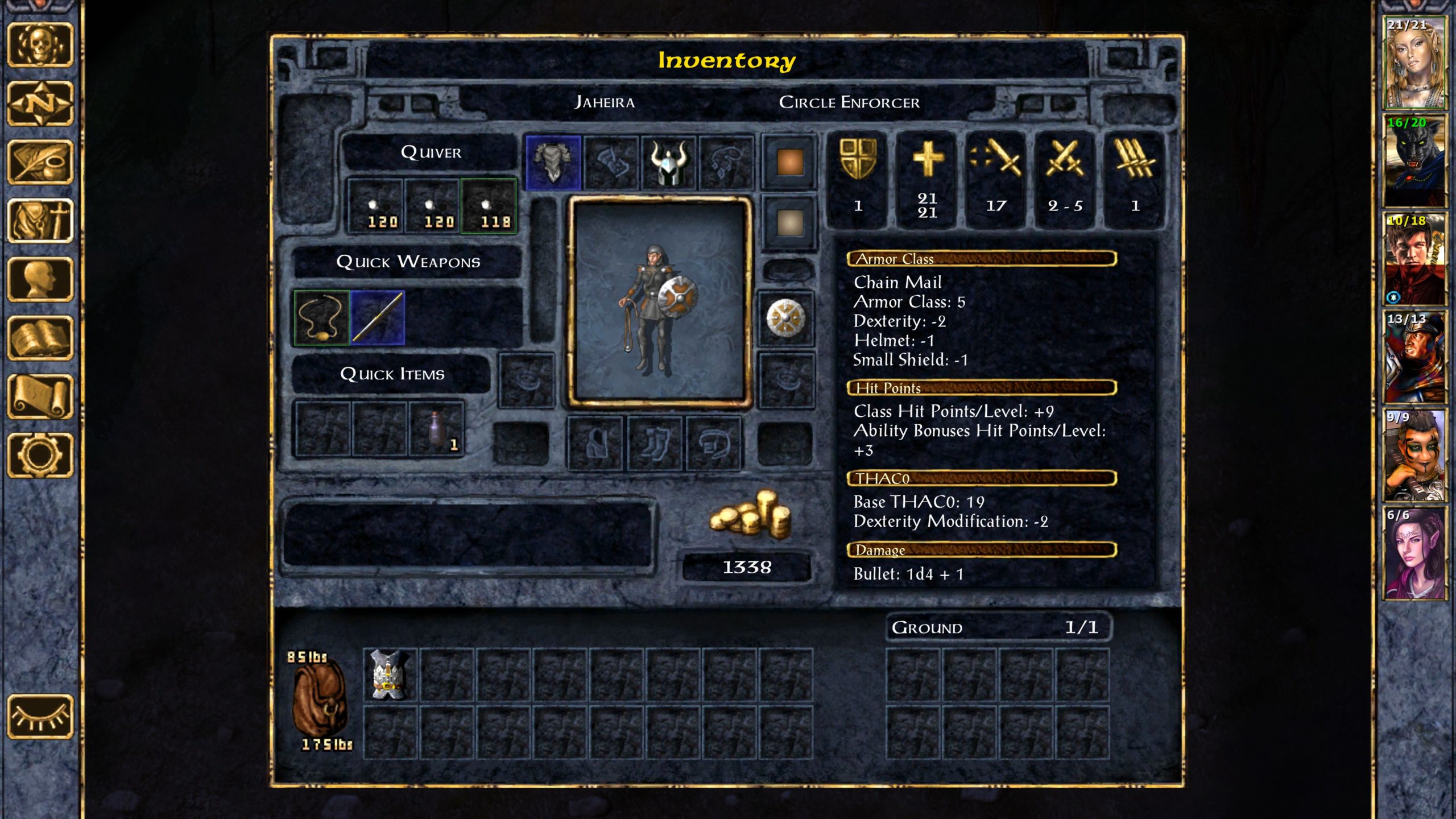Open the mage spellbook
Viewport: 1456px width, 819px height.
(x=40, y=338)
